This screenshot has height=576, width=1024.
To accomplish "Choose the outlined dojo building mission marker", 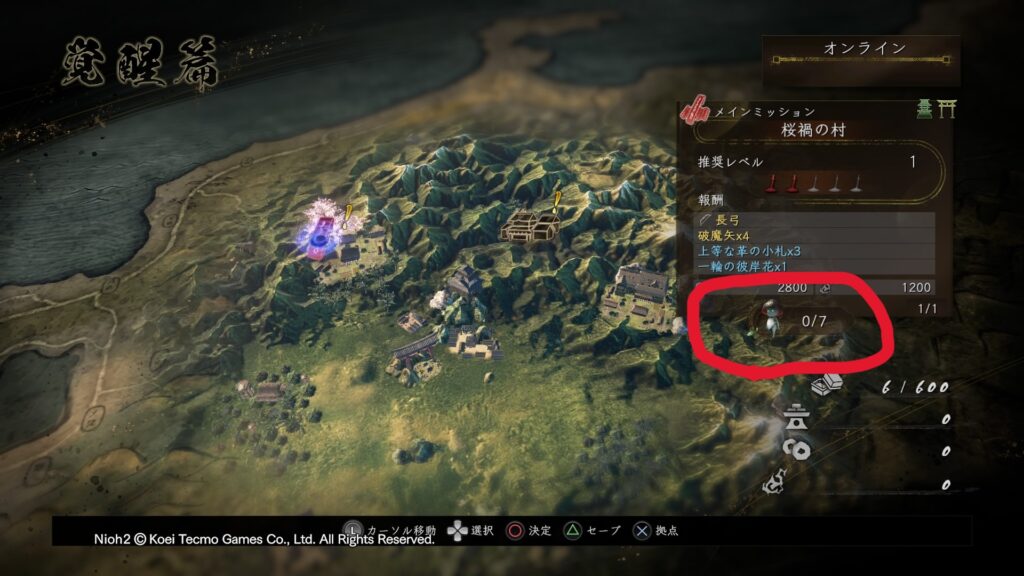I will (531, 224).
